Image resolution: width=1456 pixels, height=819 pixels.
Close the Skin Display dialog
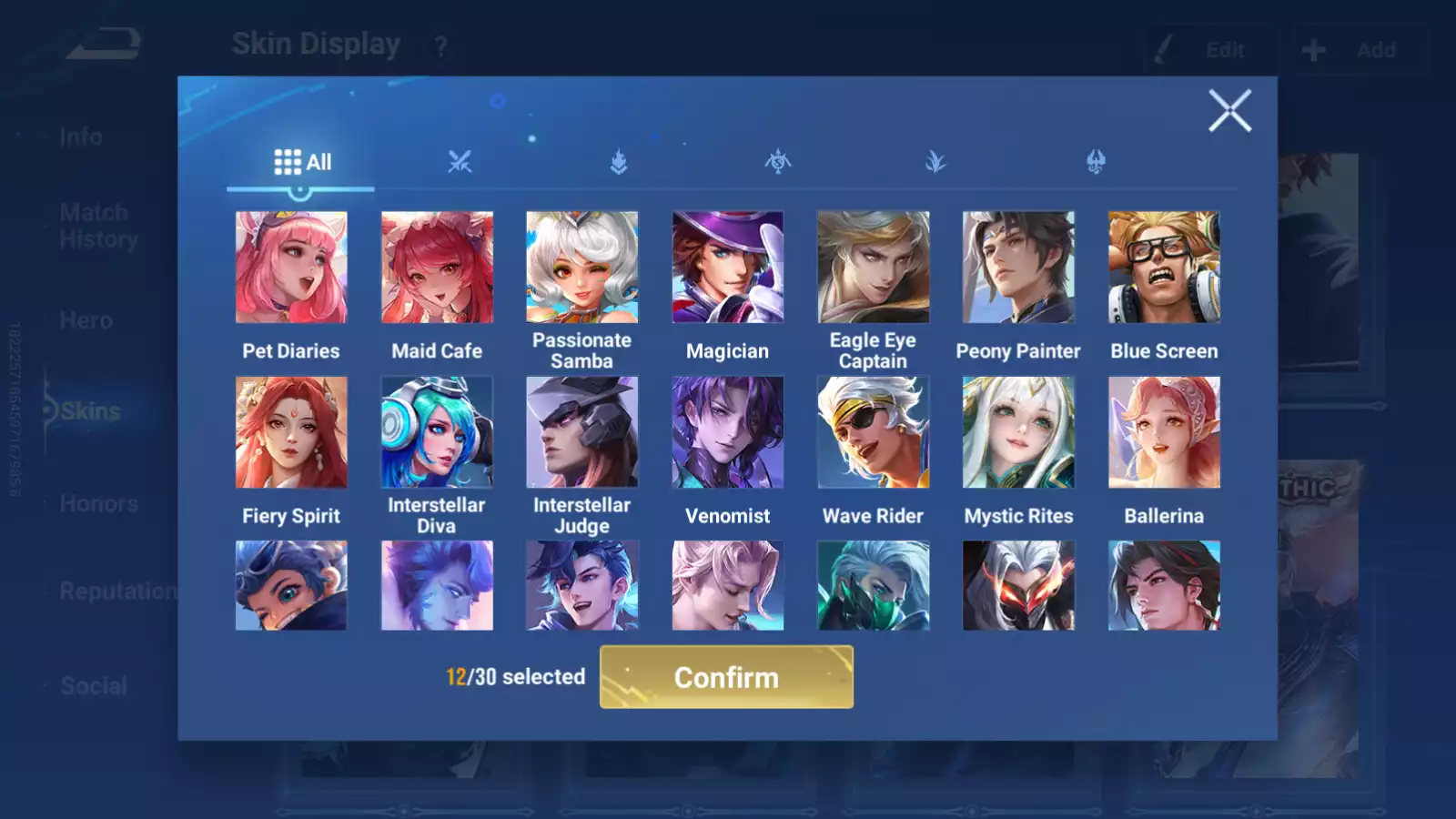[x=1230, y=111]
